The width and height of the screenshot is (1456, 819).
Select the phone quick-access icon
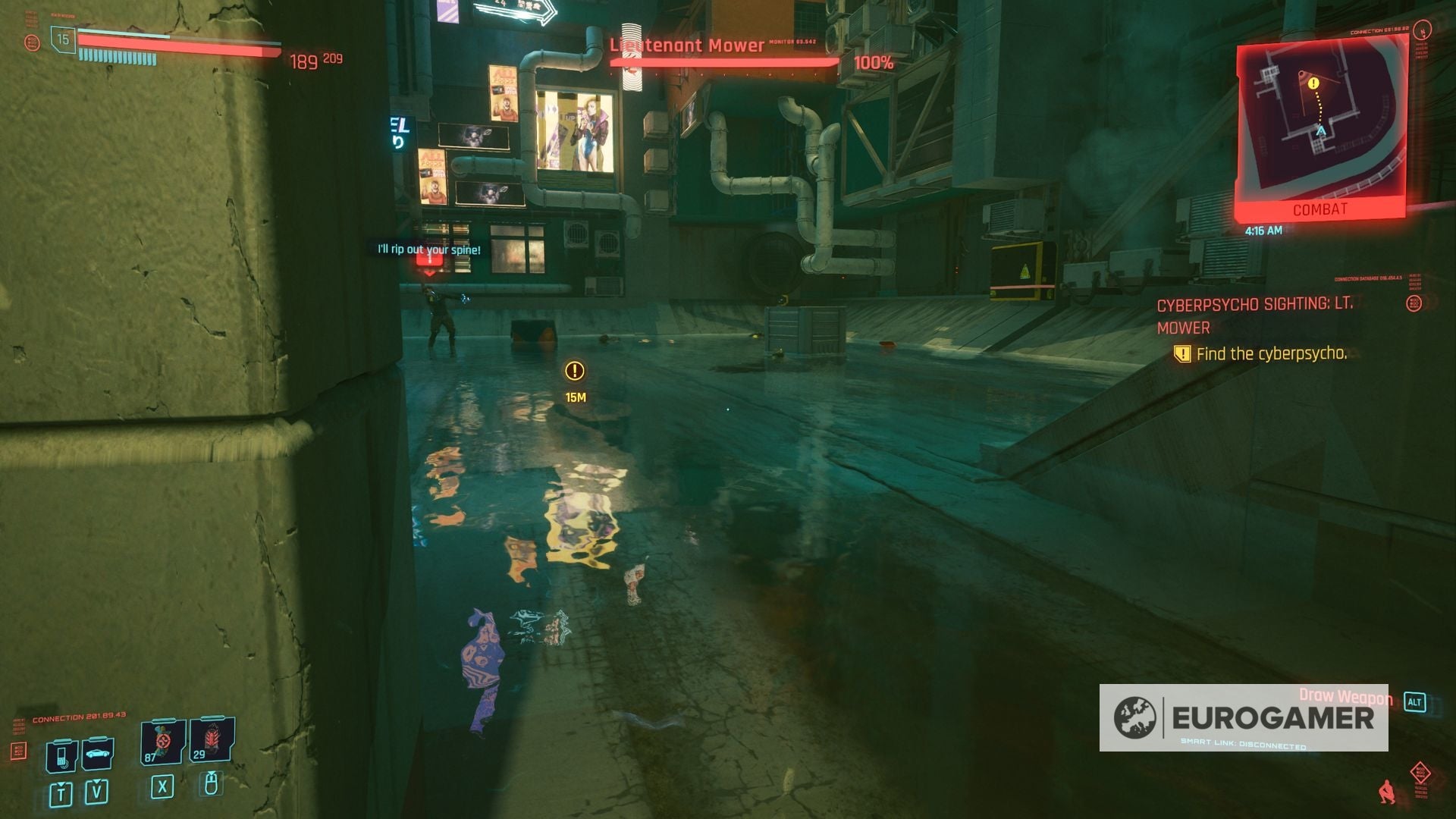[63, 756]
